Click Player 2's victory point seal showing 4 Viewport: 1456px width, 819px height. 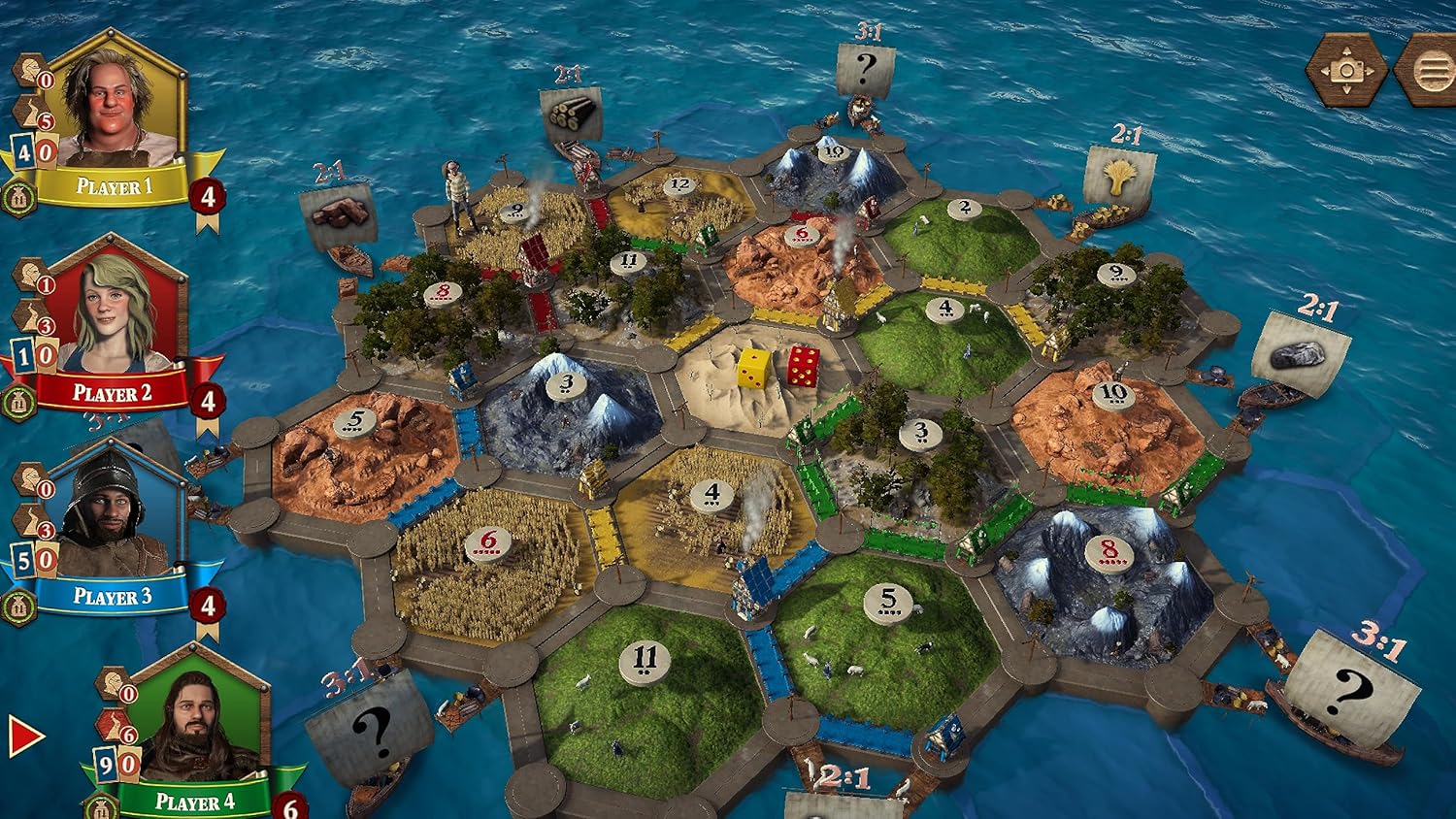(x=207, y=398)
